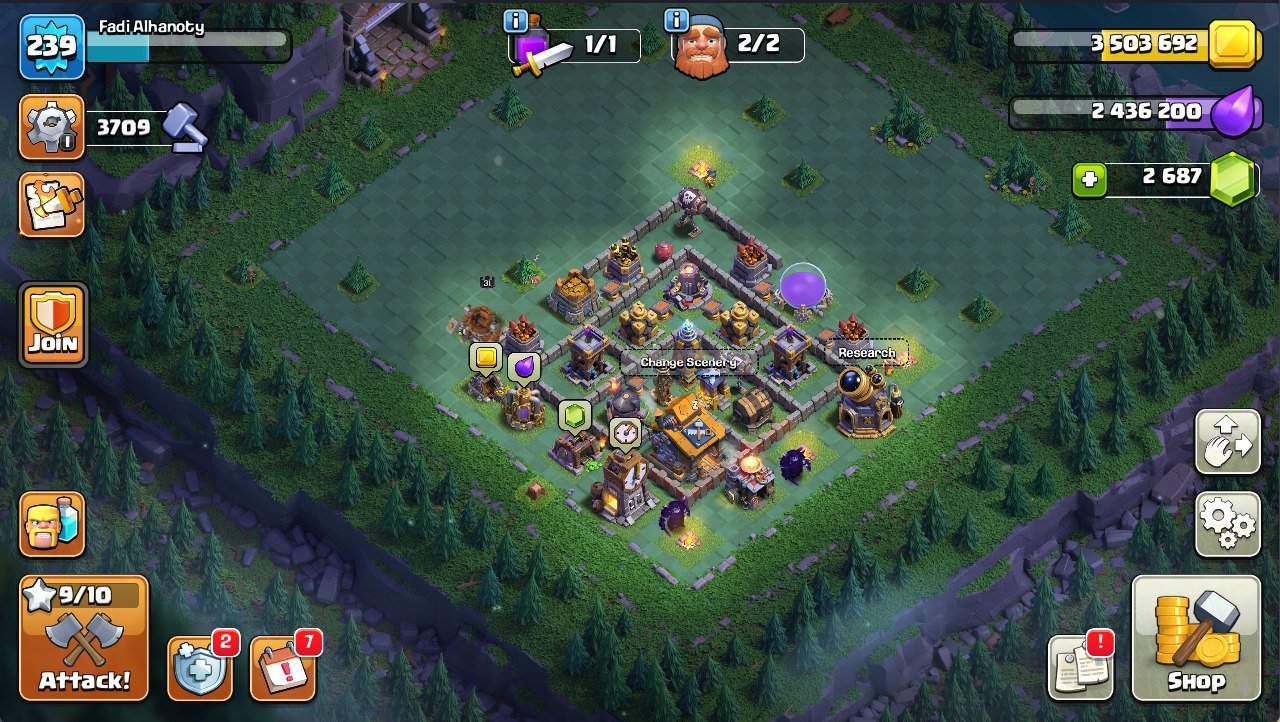Open the scroll and quill challenges button
Image resolution: width=1280 pixels, height=722 pixels.
[52, 205]
